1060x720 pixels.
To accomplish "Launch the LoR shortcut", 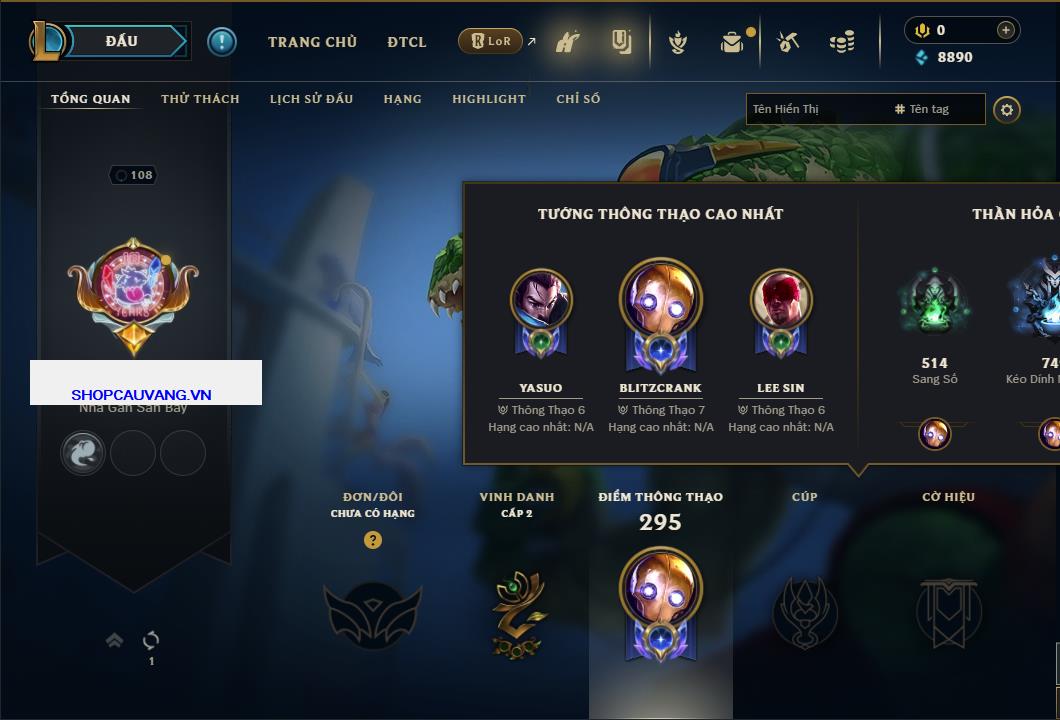I will pos(491,42).
